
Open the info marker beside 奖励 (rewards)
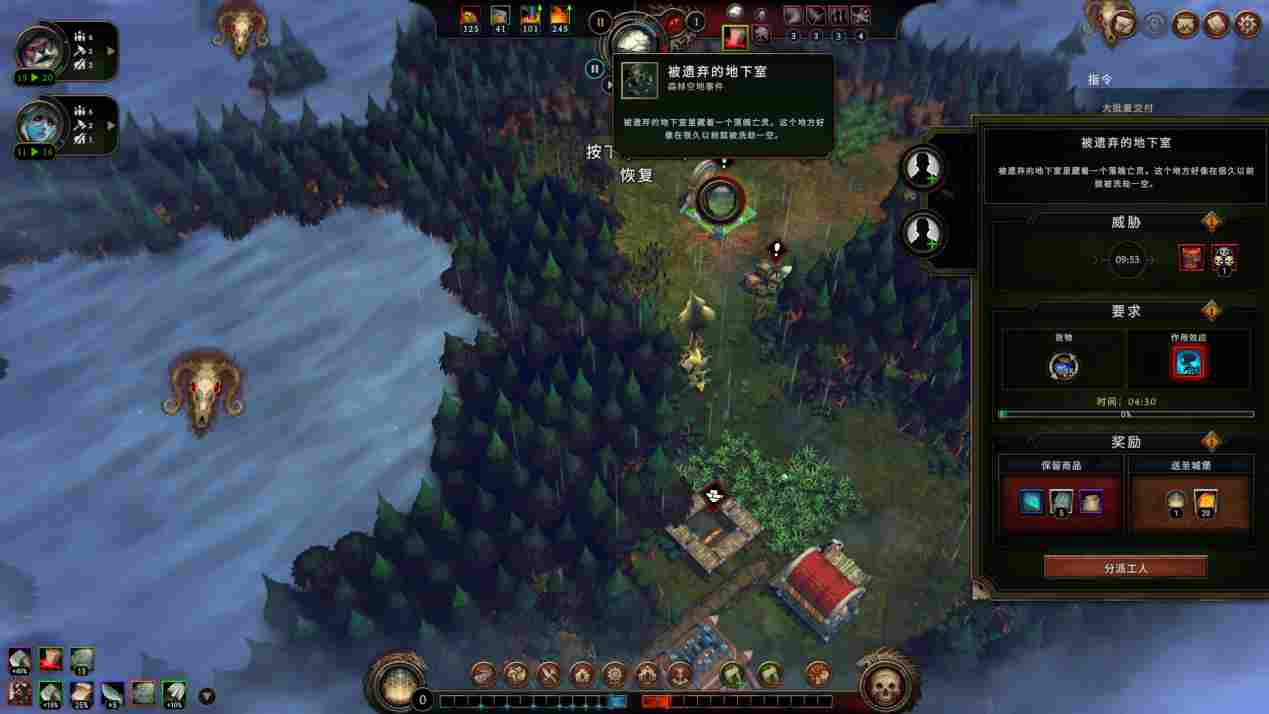point(1210,441)
